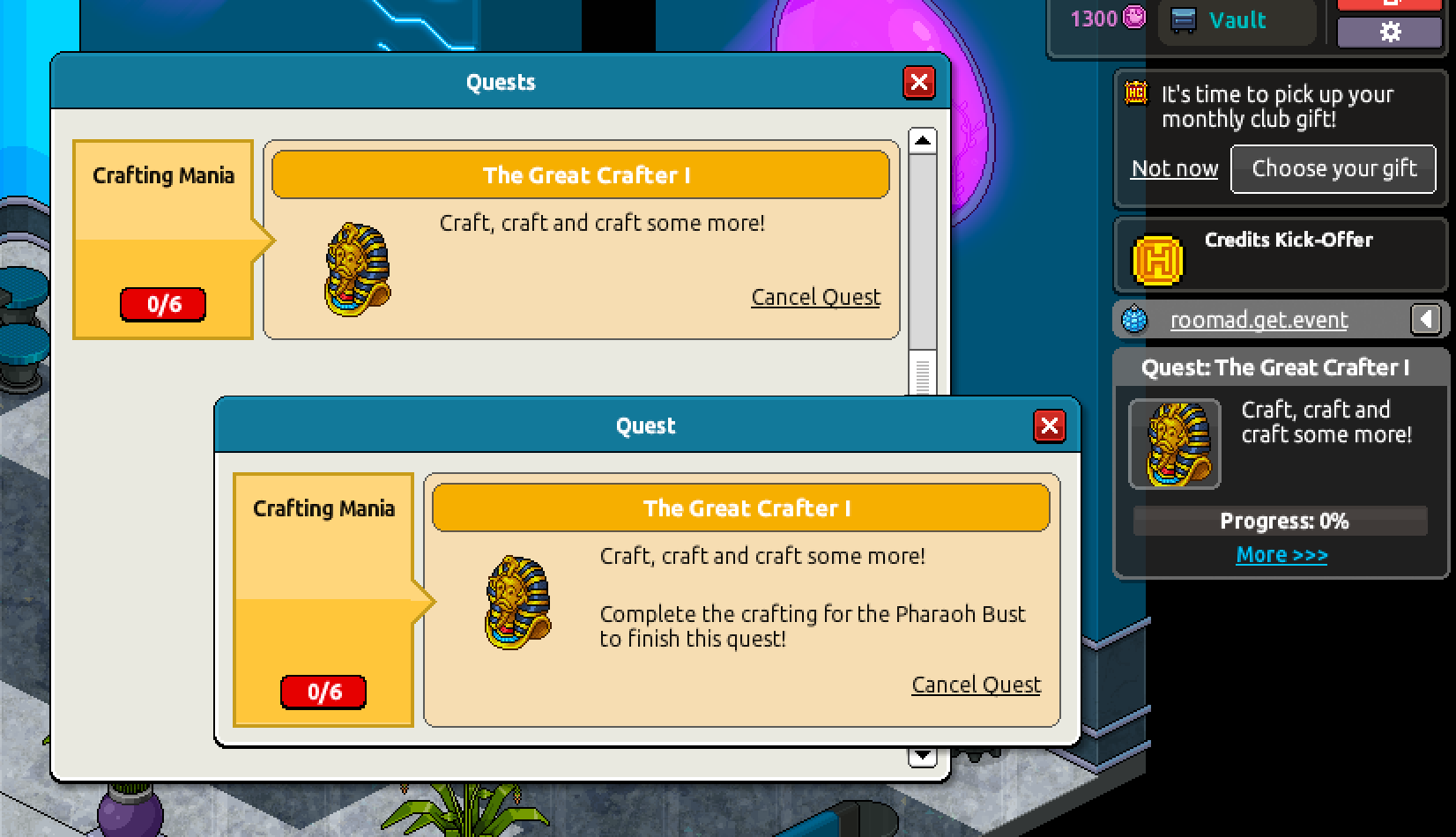Click the scroll-up arrow in the Quests window

923,139
